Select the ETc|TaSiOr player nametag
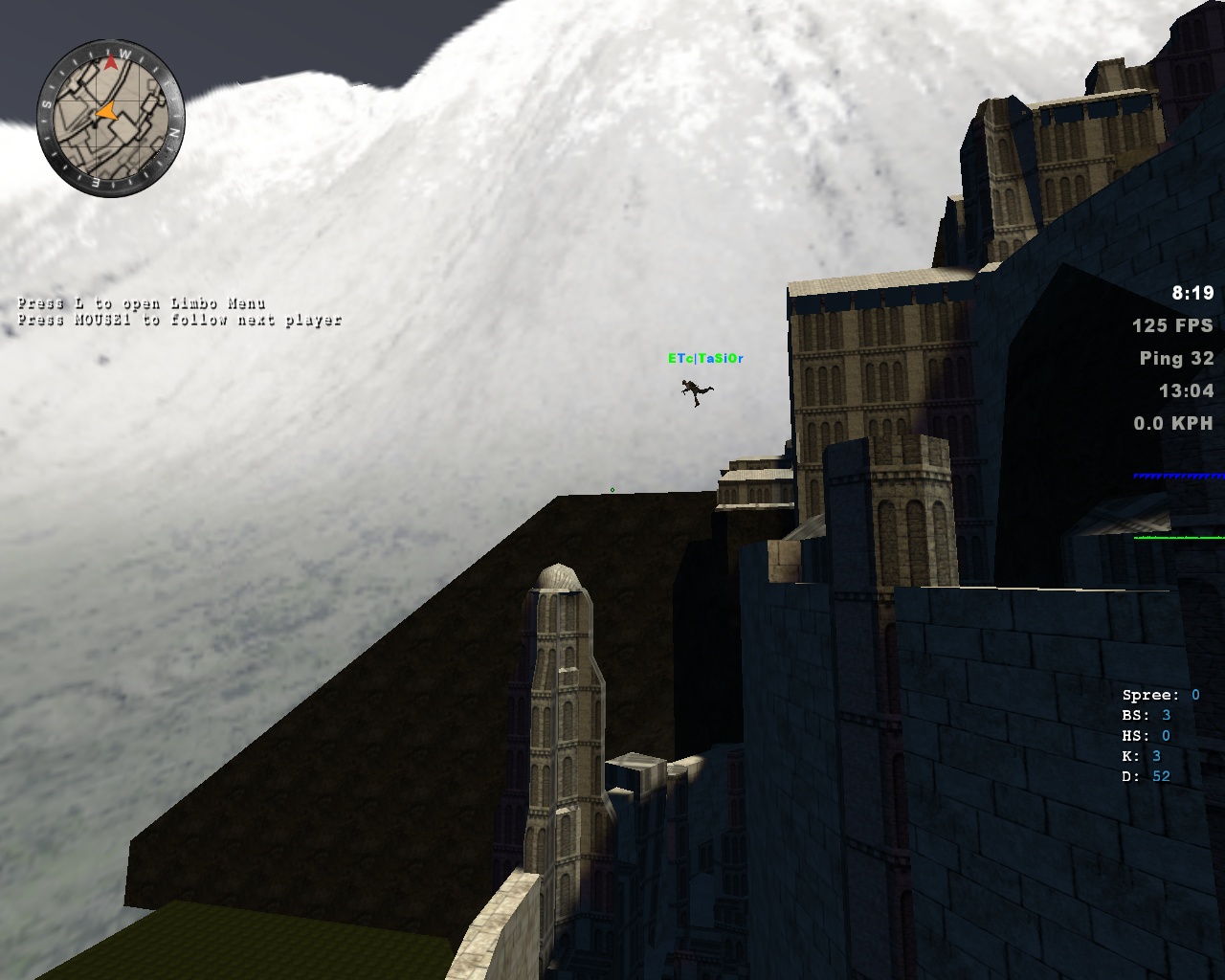 708,359
